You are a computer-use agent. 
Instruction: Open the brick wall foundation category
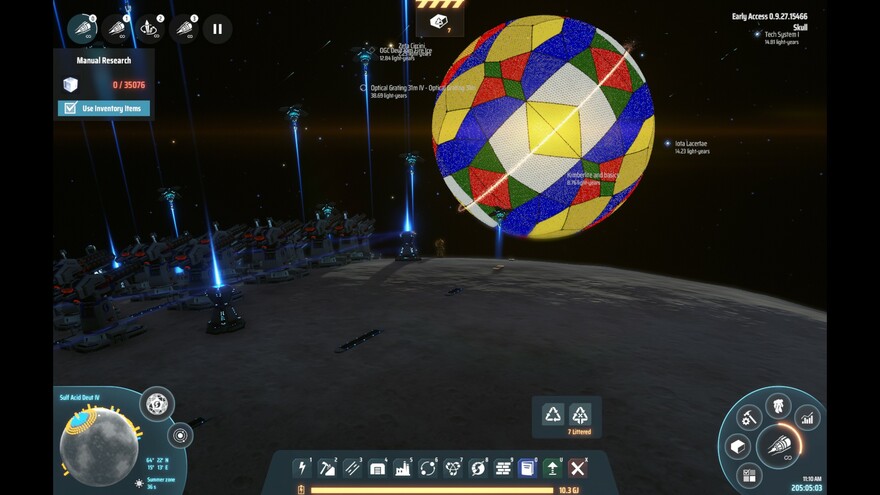coord(503,467)
